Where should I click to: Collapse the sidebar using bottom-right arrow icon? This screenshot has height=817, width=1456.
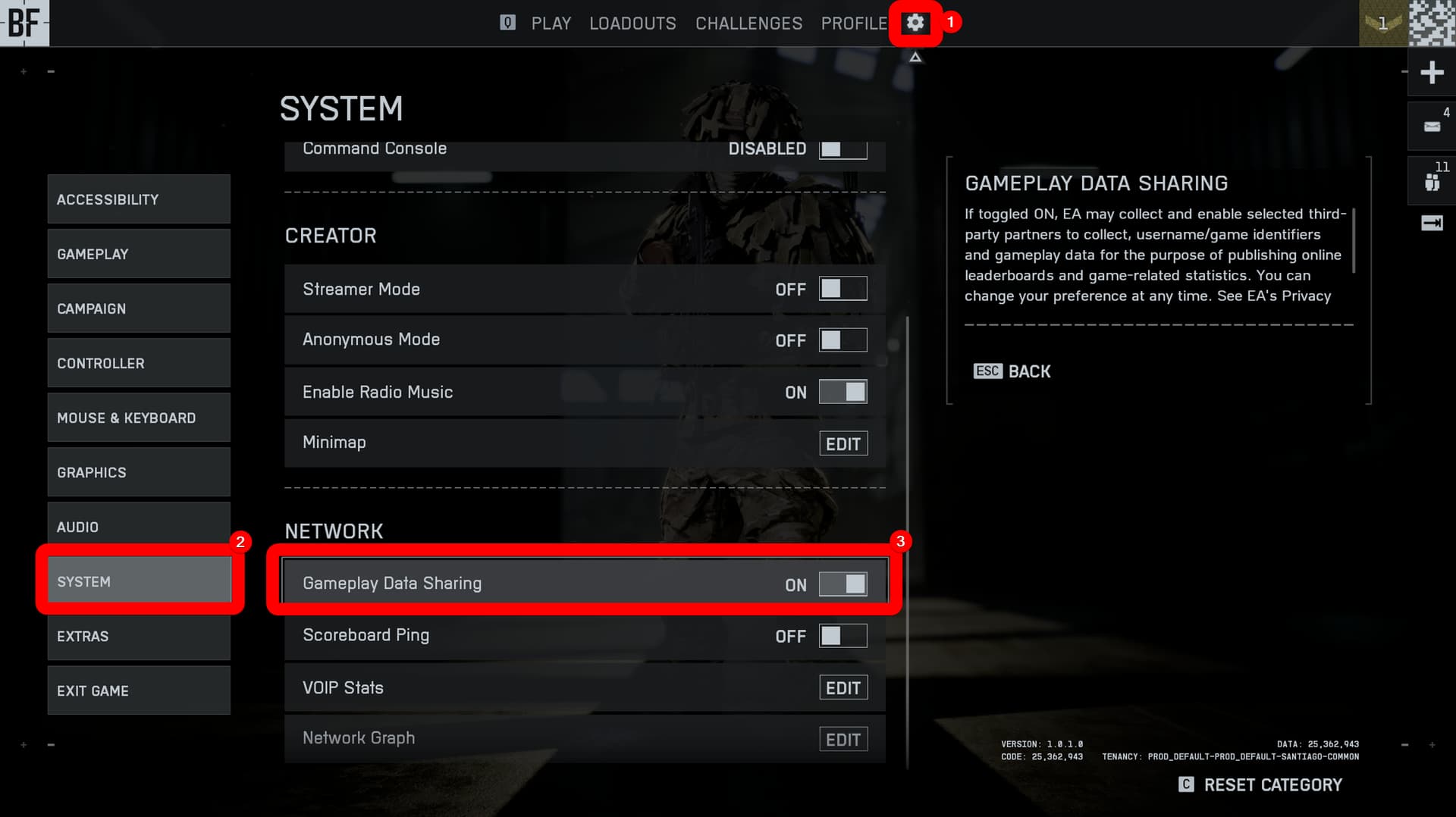click(x=1430, y=222)
